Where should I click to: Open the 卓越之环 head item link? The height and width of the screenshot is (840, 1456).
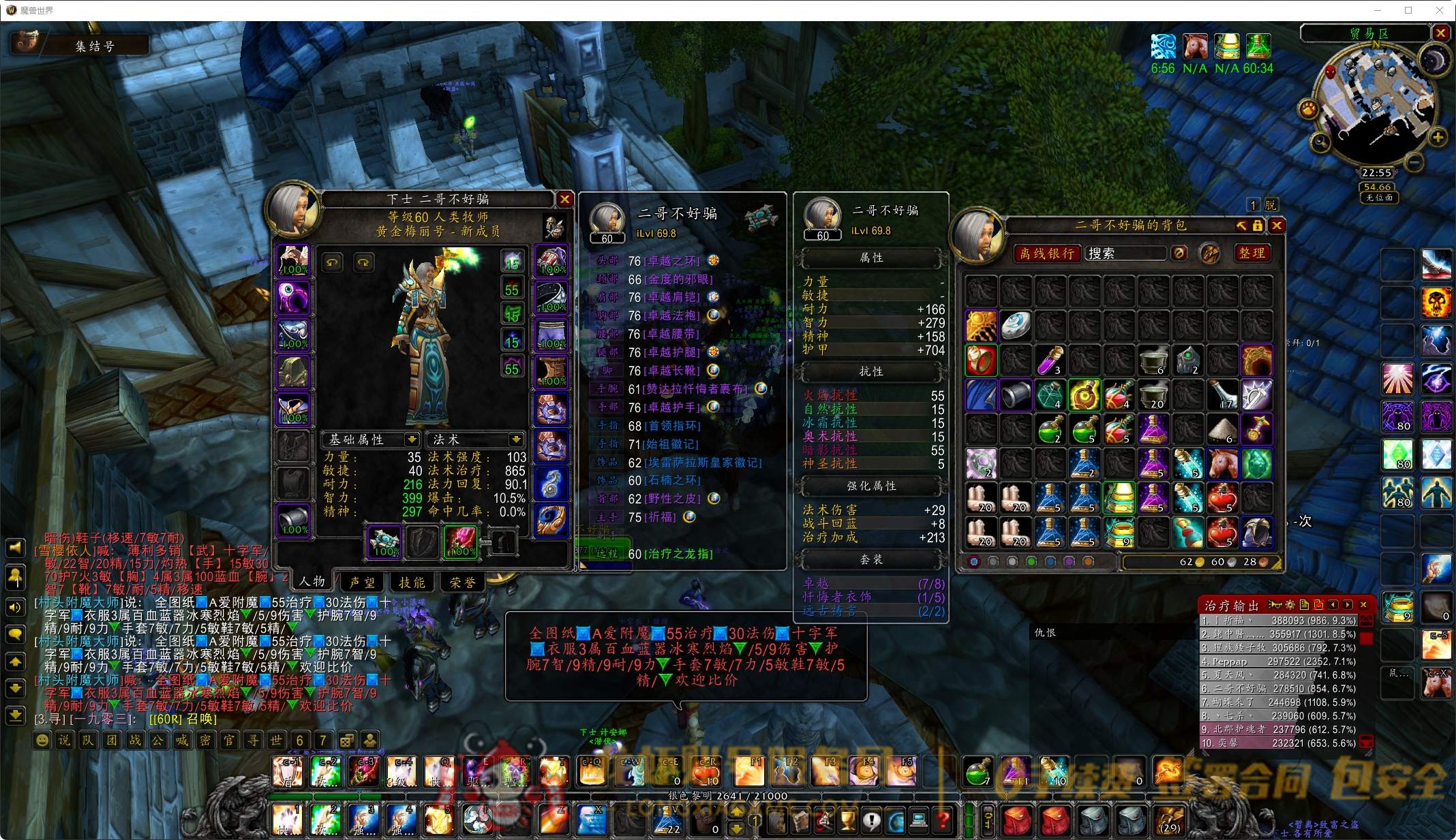(x=672, y=261)
